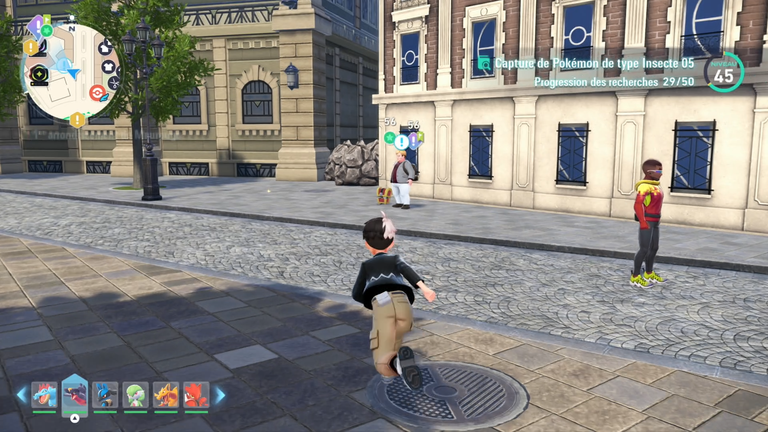The width and height of the screenshot is (768, 432).
Task: Click the yellow exclamation marker below the minimap
Action: point(77,120)
